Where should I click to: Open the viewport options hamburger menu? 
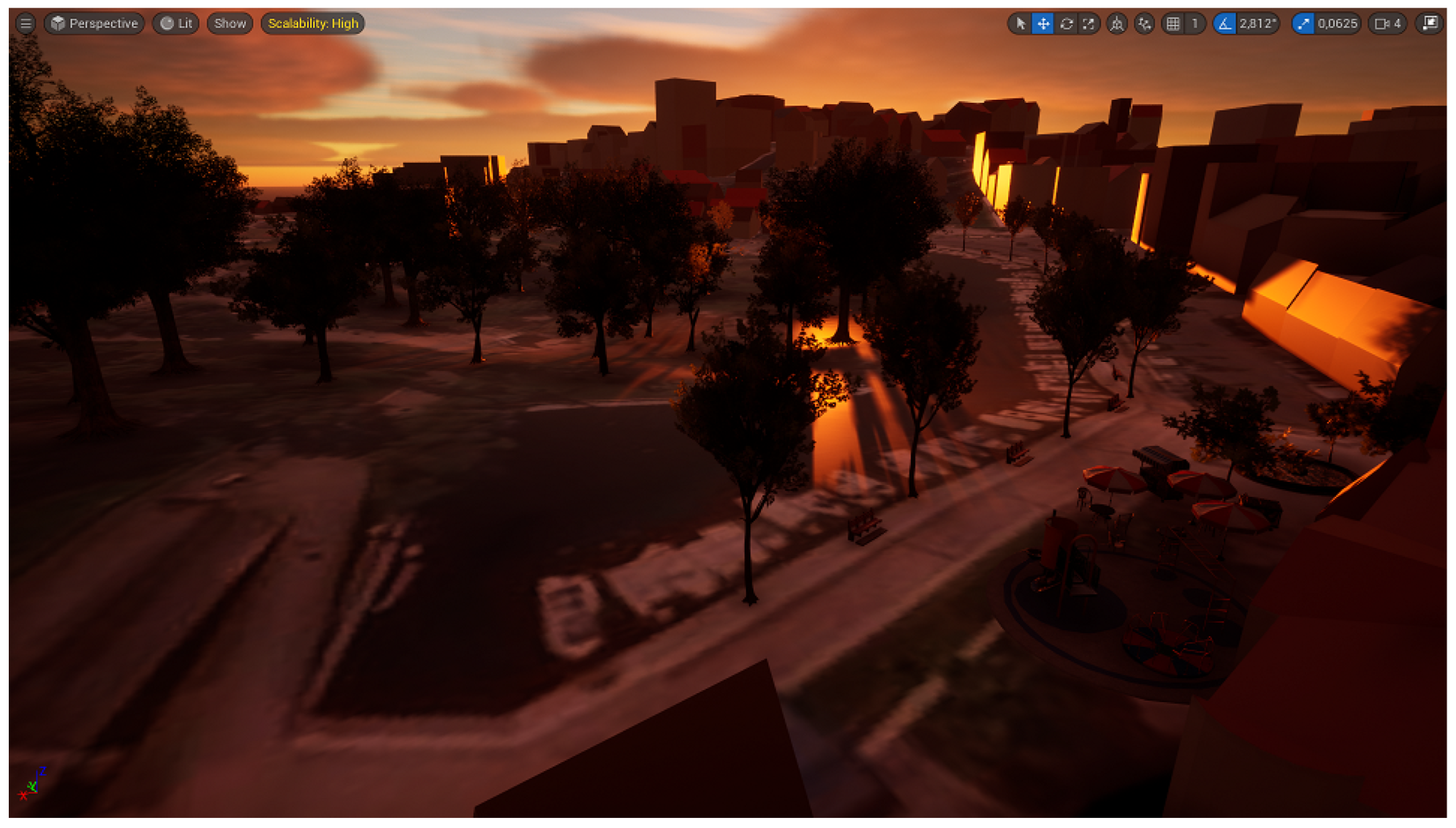(26, 24)
